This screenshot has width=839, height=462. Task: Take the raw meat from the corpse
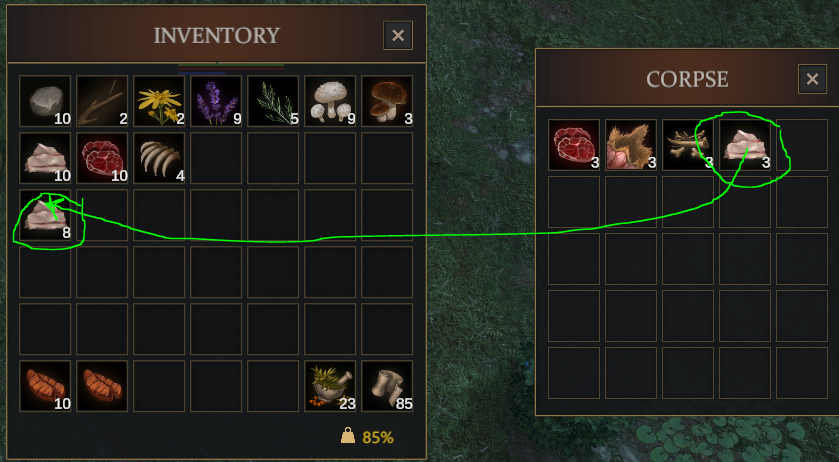574,145
